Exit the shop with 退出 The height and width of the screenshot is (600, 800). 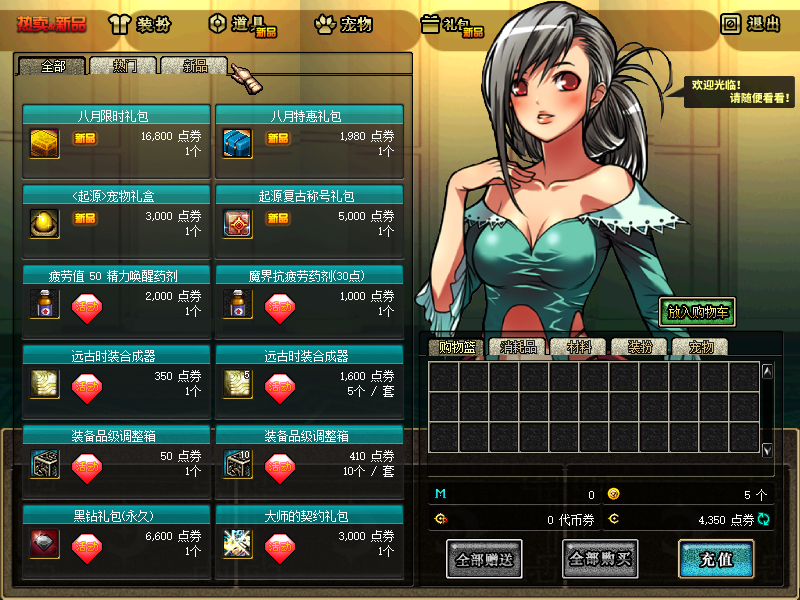(x=751, y=24)
